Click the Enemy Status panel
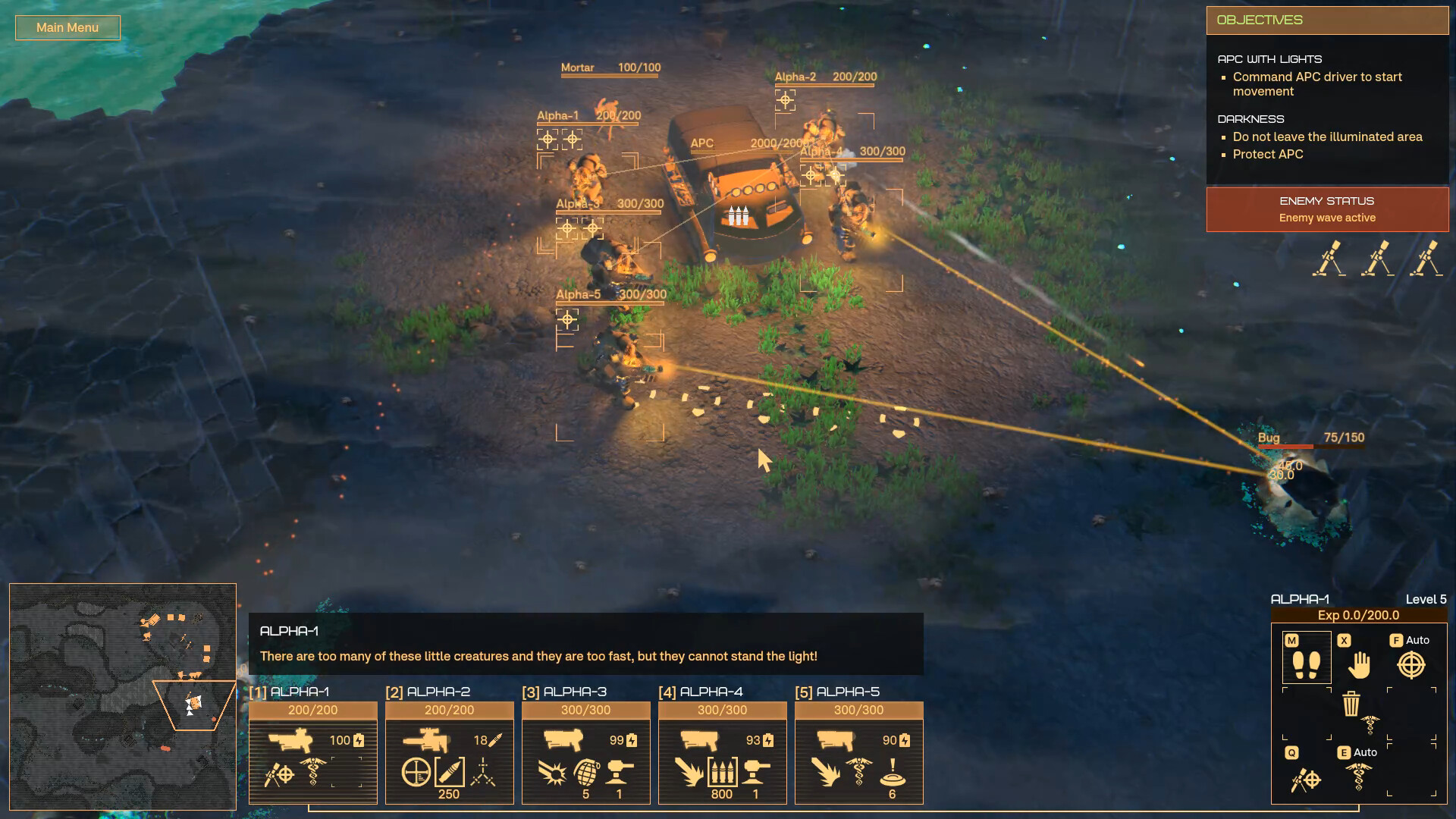This screenshot has height=819, width=1456. (1327, 209)
